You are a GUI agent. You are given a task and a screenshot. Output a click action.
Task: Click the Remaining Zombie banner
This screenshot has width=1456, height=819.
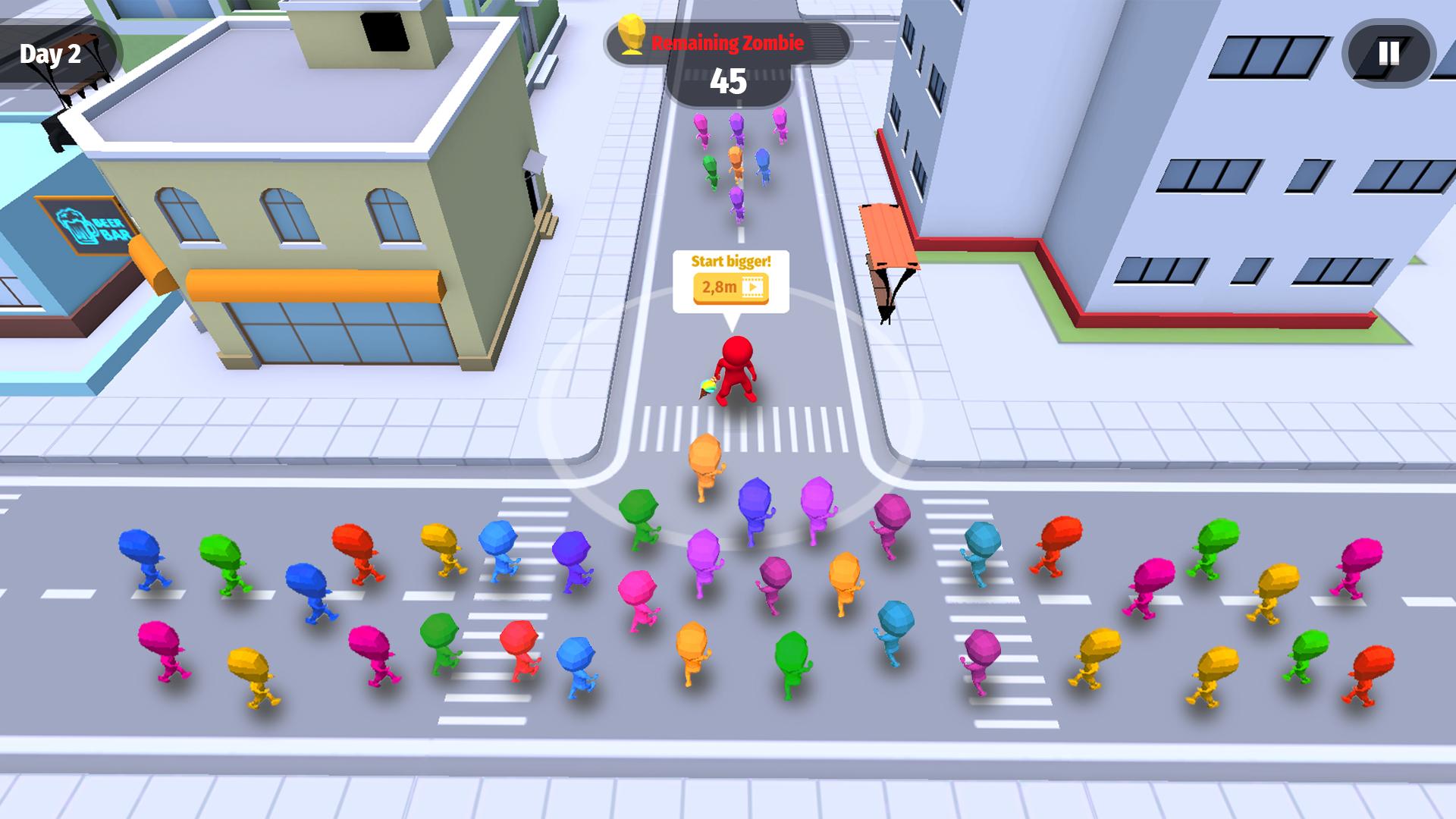(x=726, y=43)
